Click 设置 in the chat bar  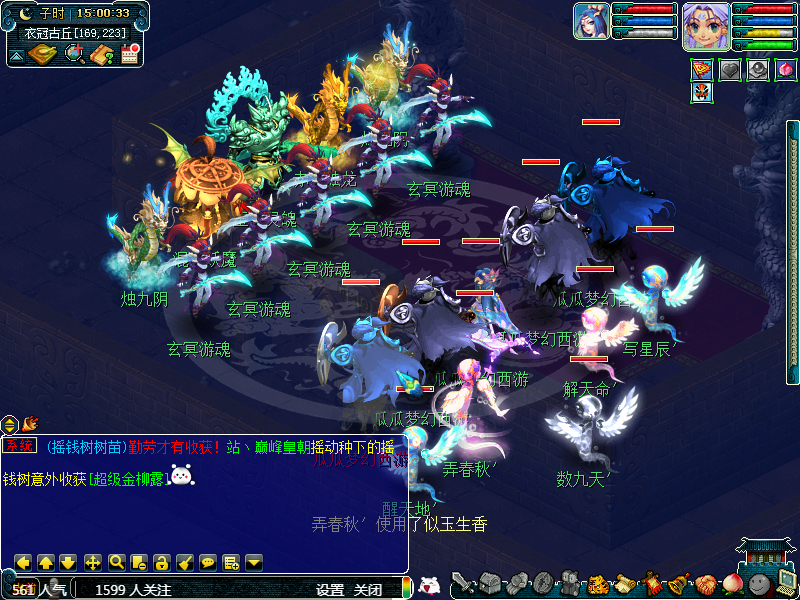(330, 590)
